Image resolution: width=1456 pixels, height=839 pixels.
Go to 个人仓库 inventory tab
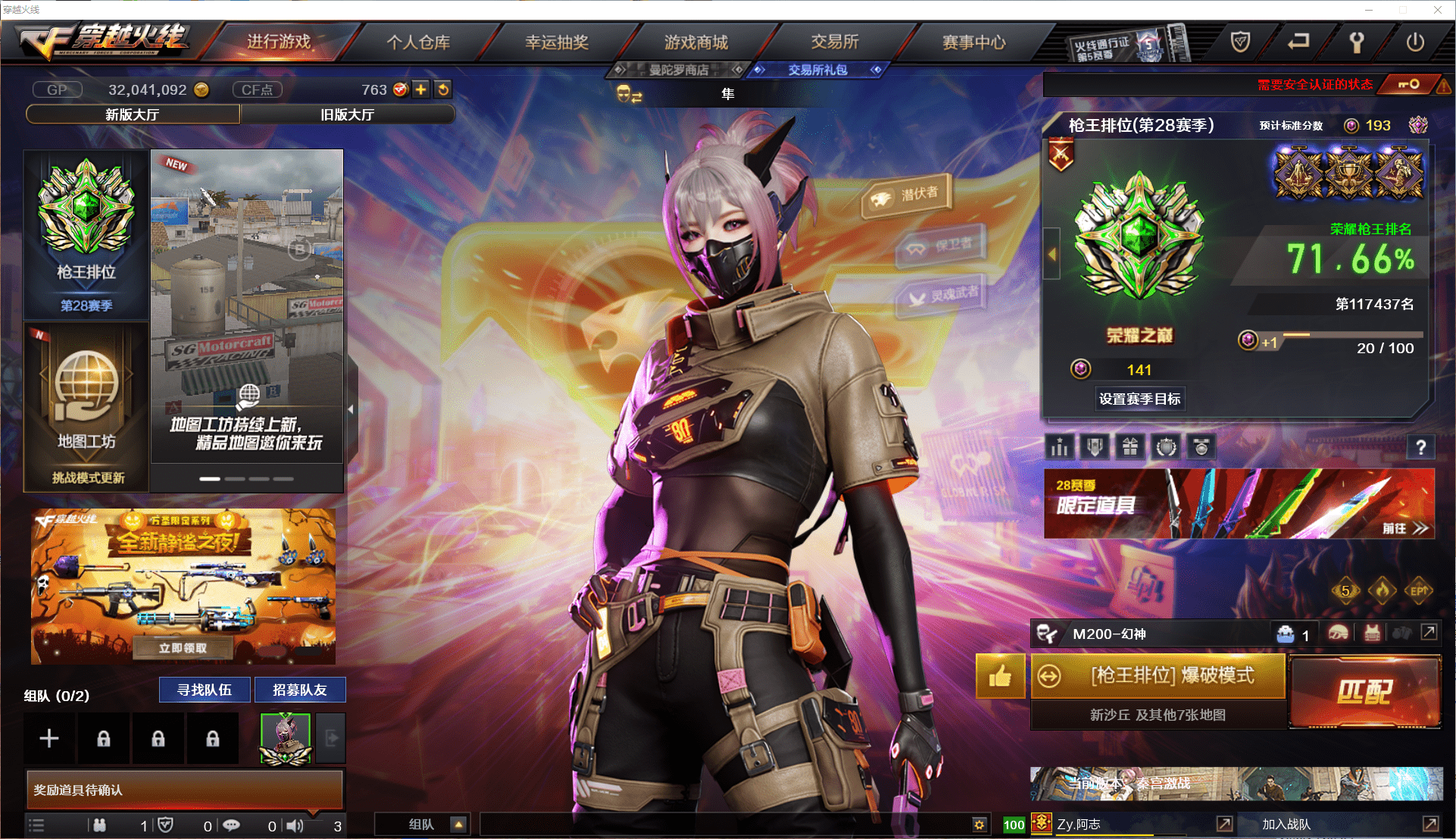418,42
